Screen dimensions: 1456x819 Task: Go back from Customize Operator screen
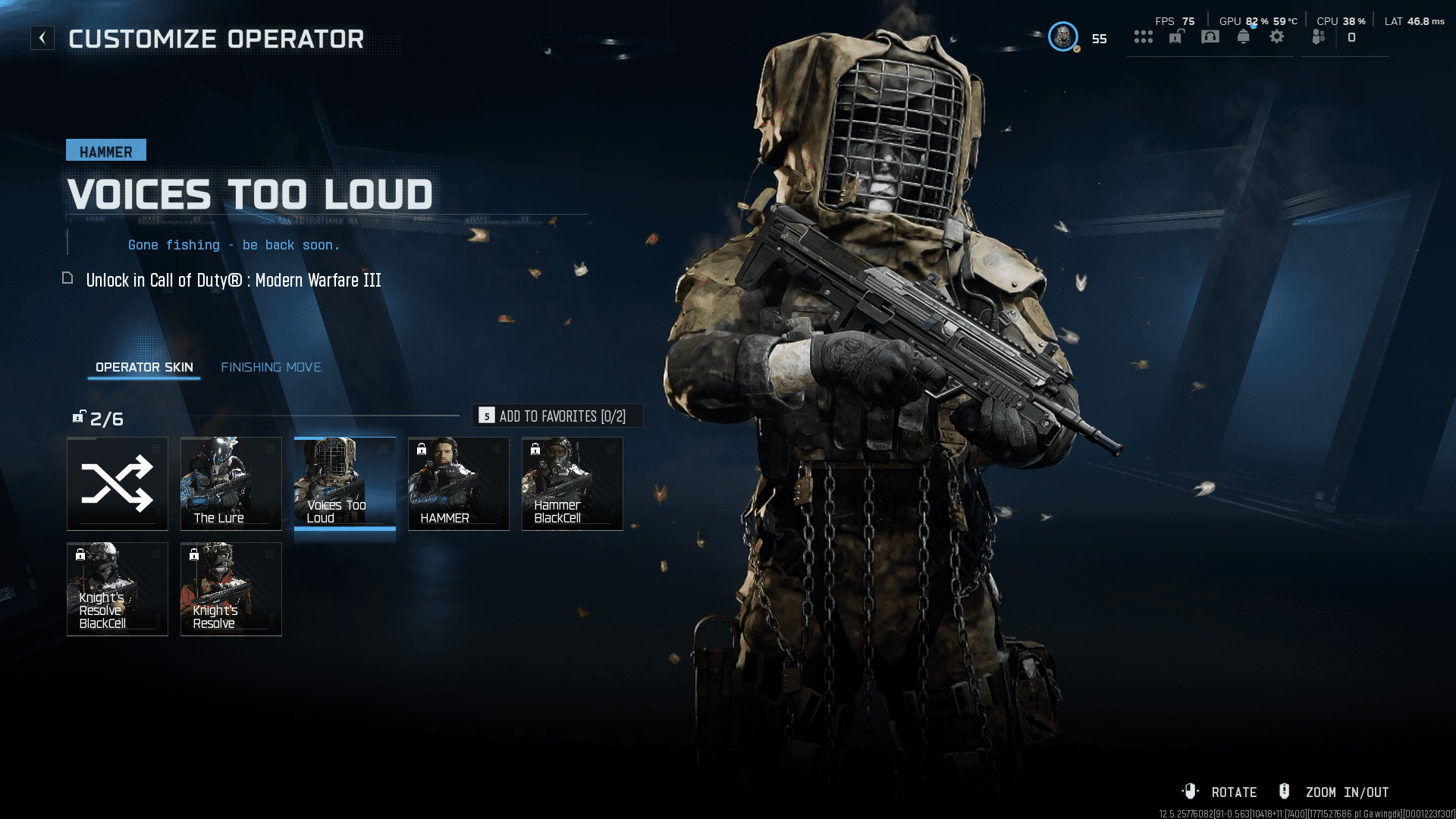tap(42, 38)
